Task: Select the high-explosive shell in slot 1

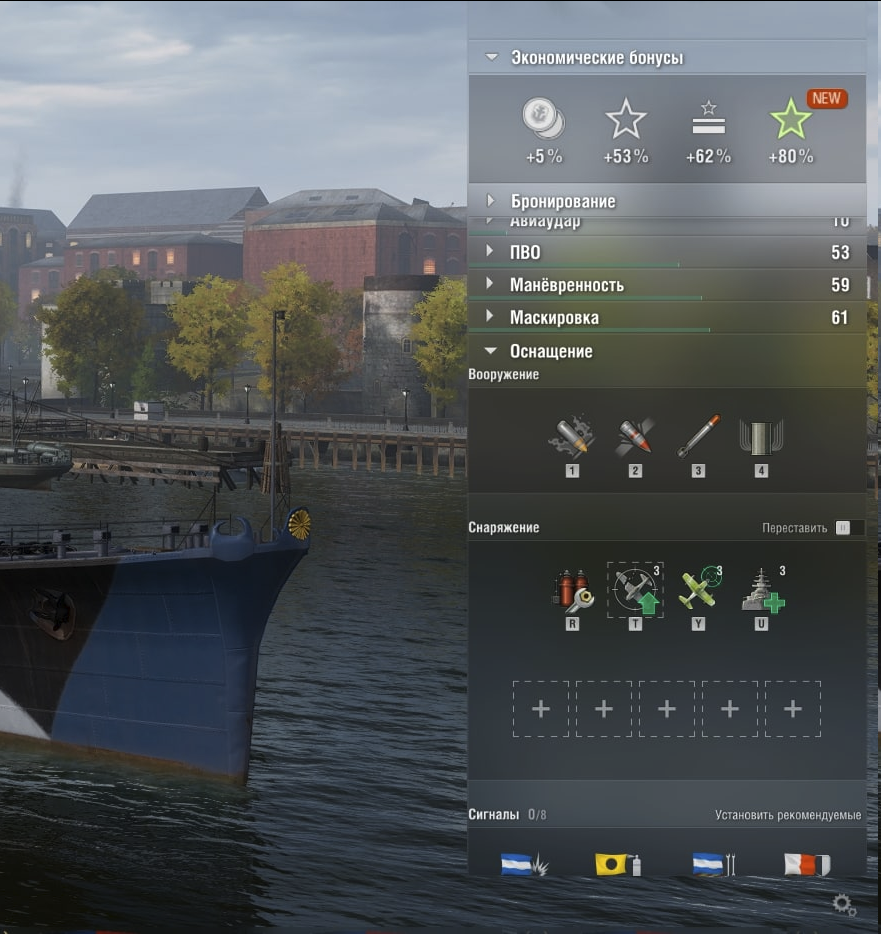Action: coord(572,438)
